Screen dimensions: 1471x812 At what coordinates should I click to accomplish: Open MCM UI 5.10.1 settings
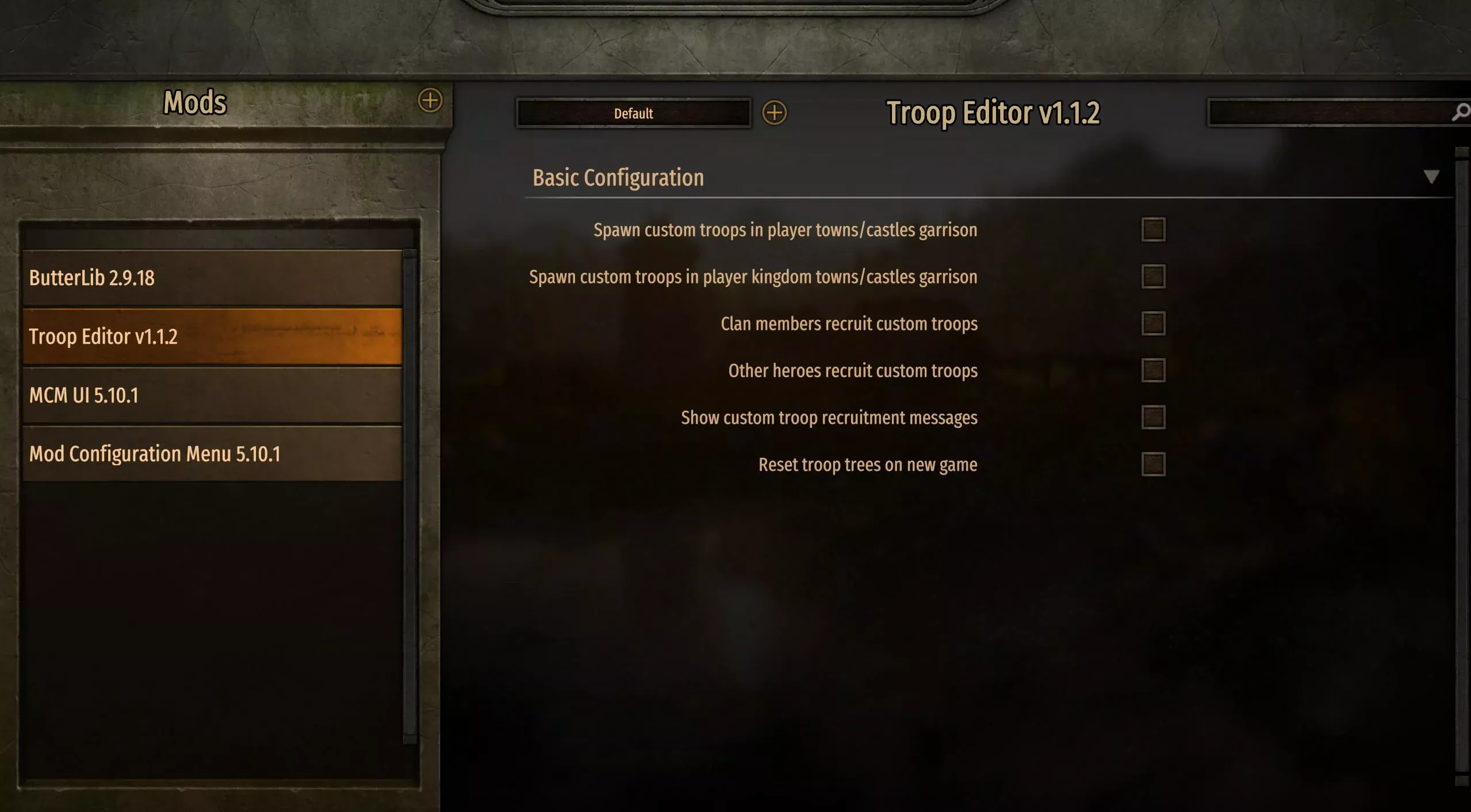coord(212,396)
